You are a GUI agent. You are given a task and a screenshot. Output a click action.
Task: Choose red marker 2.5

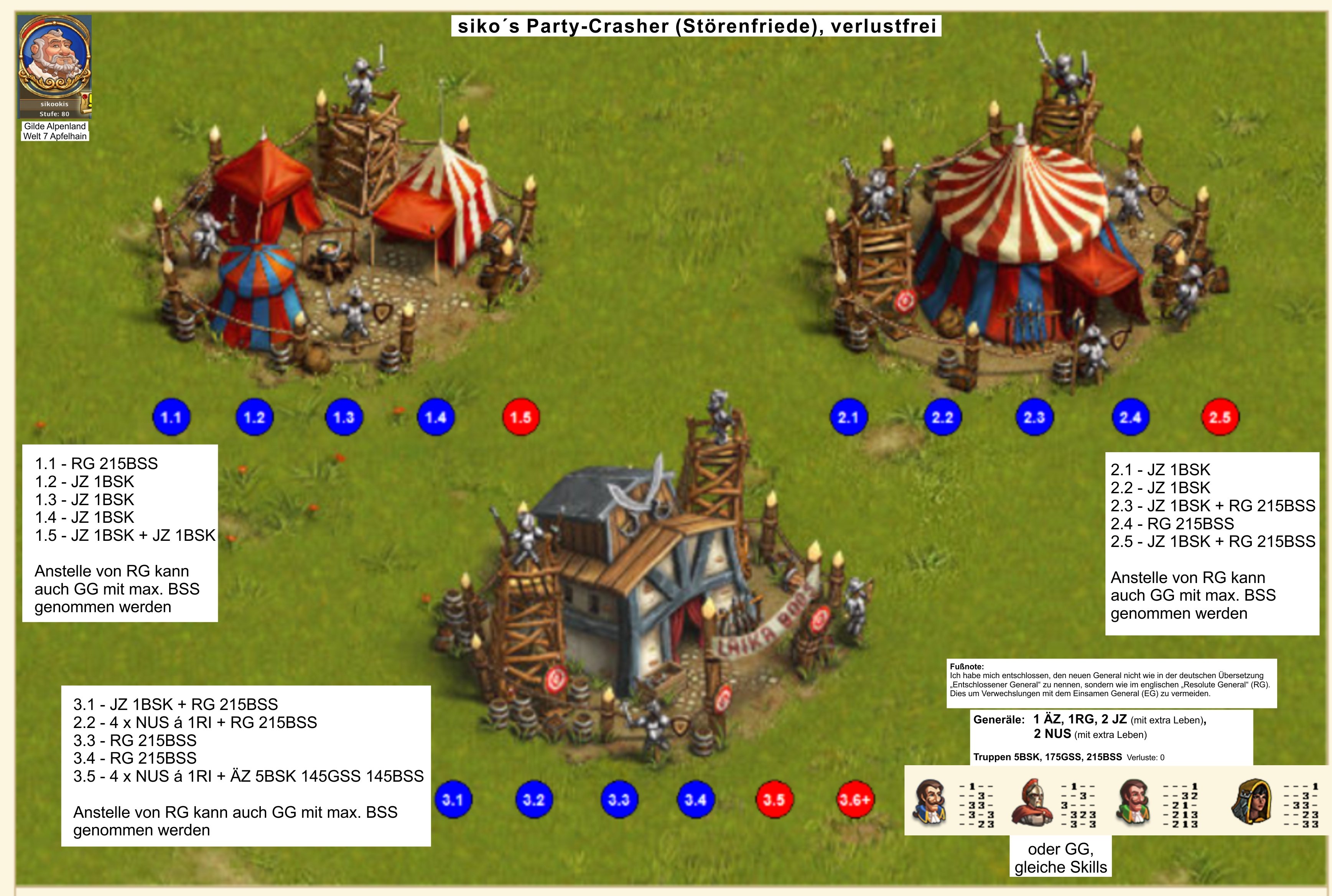coord(1219,417)
